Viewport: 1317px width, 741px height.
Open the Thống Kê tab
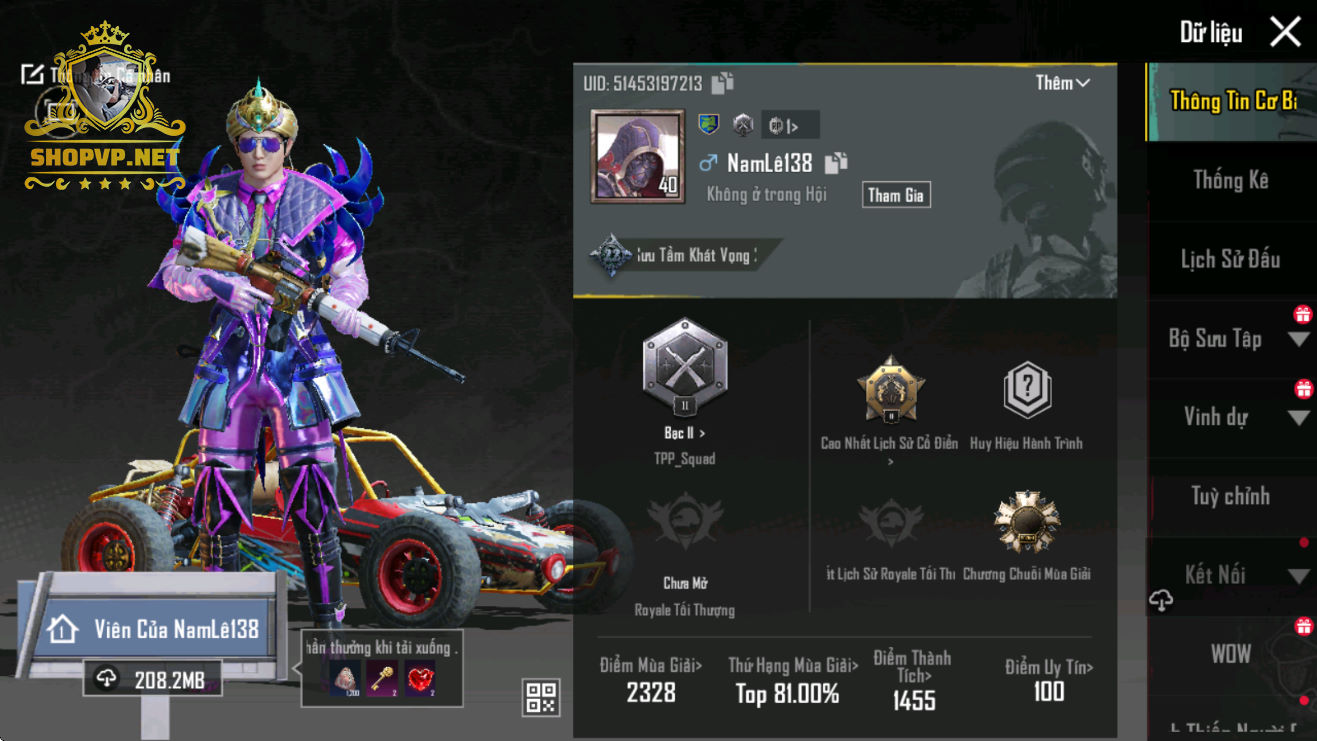(1230, 180)
